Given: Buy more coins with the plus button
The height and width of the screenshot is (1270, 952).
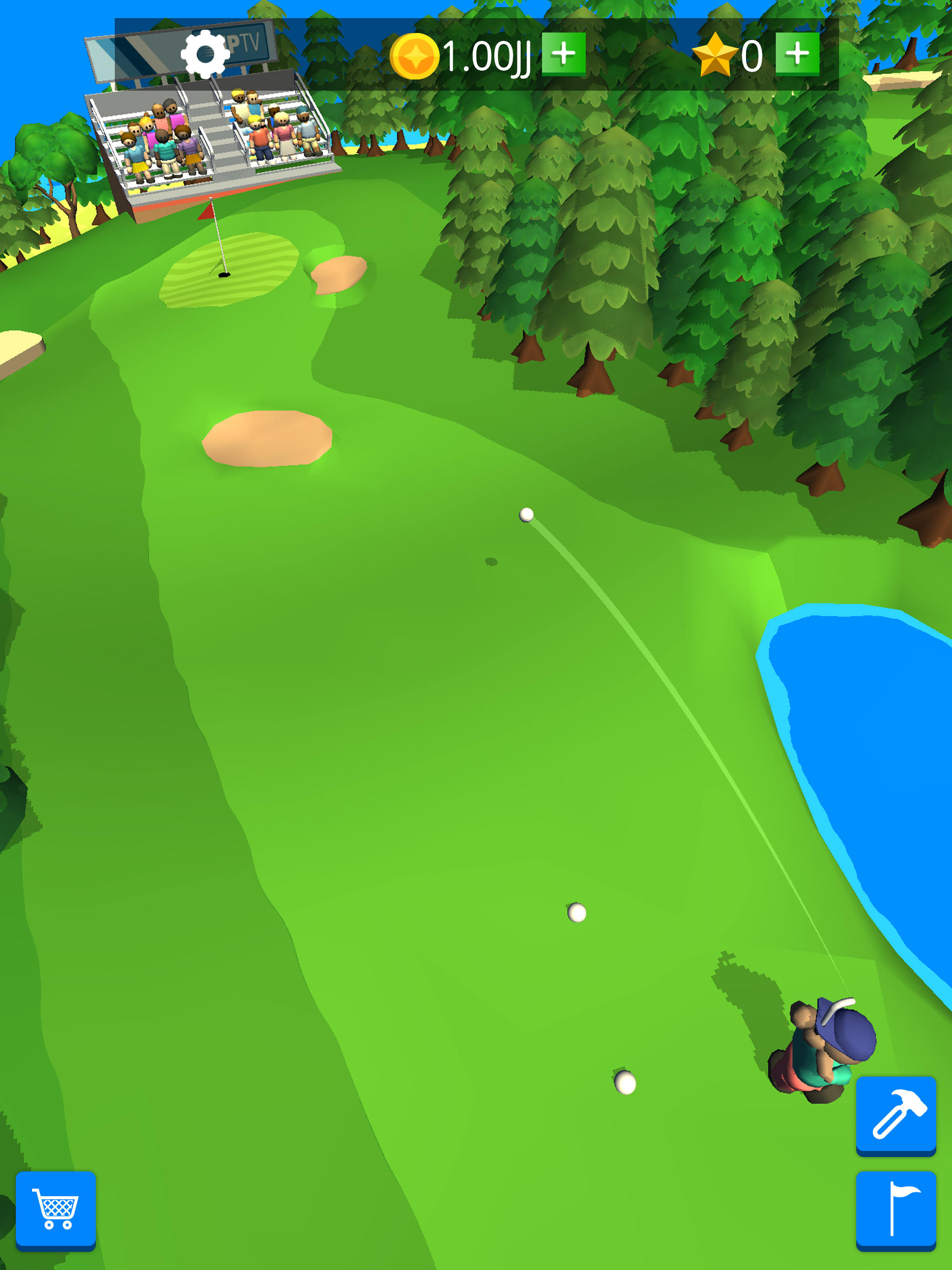Looking at the screenshot, I should [x=564, y=54].
